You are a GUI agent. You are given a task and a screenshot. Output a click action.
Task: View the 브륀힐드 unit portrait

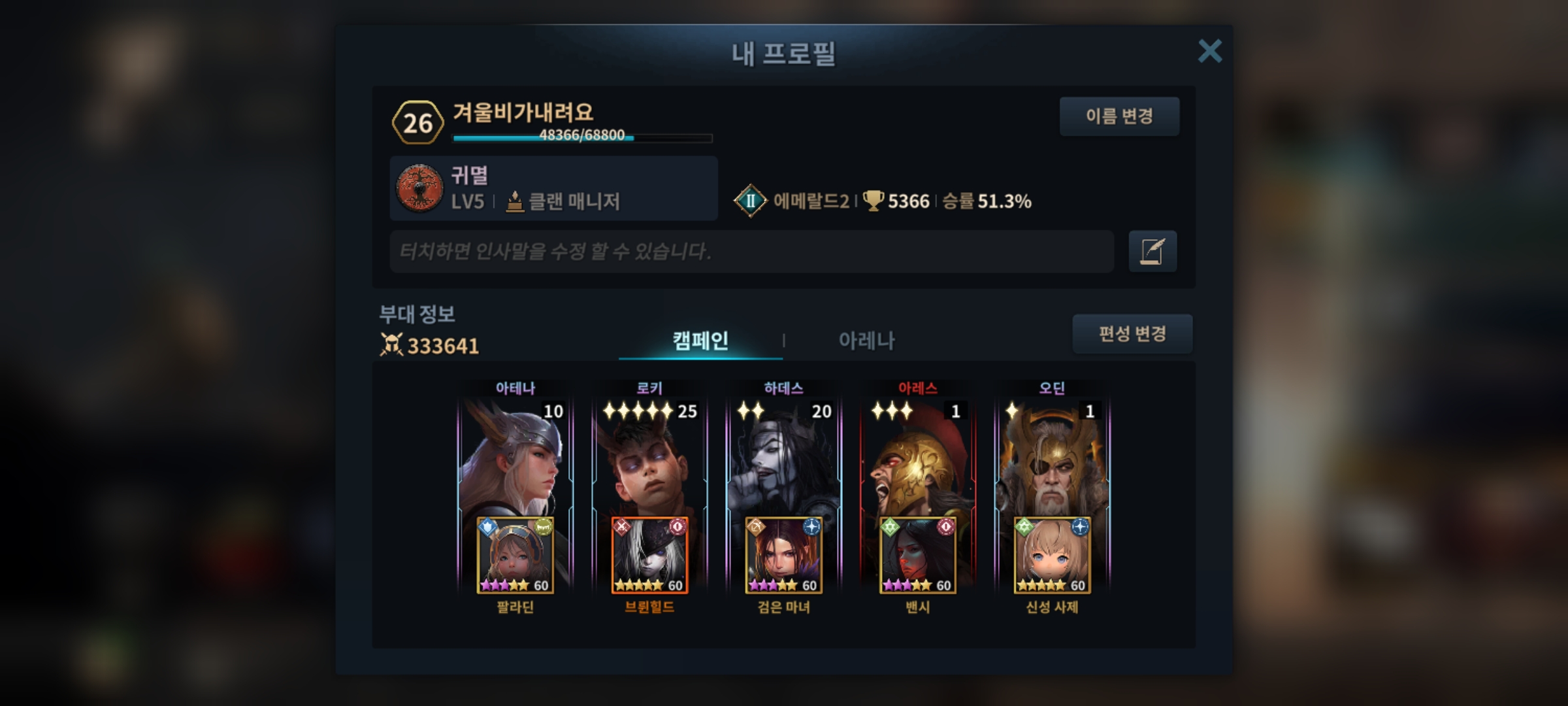pyautogui.click(x=649, y=556)
